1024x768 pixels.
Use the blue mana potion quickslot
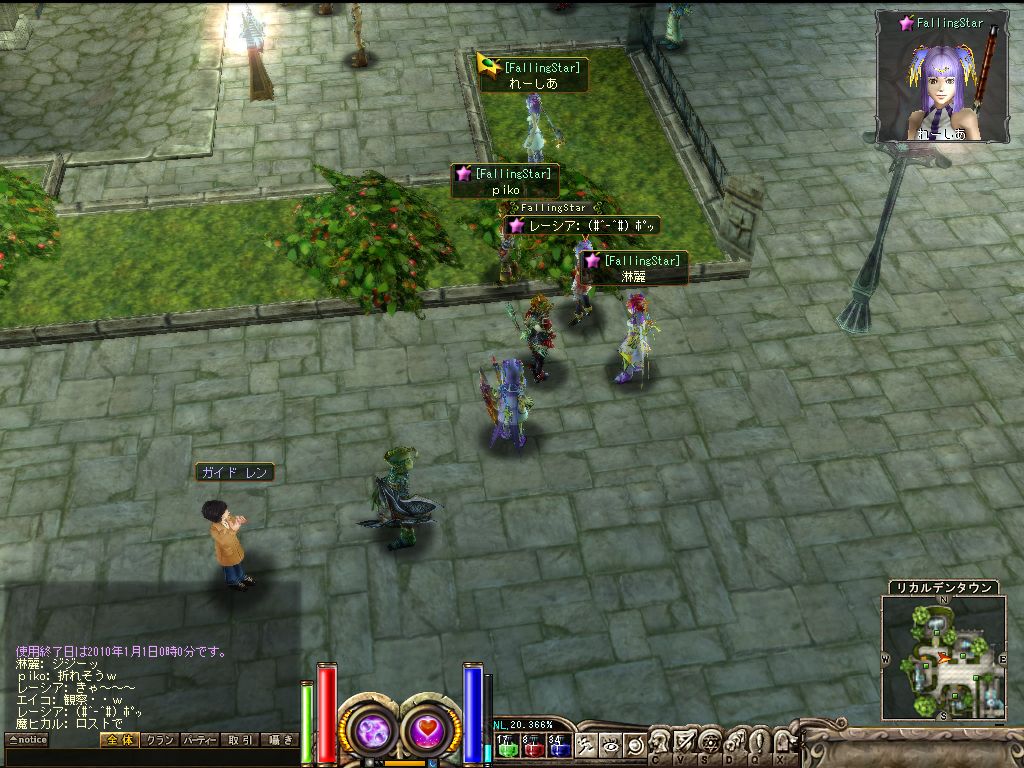(558, 745)
